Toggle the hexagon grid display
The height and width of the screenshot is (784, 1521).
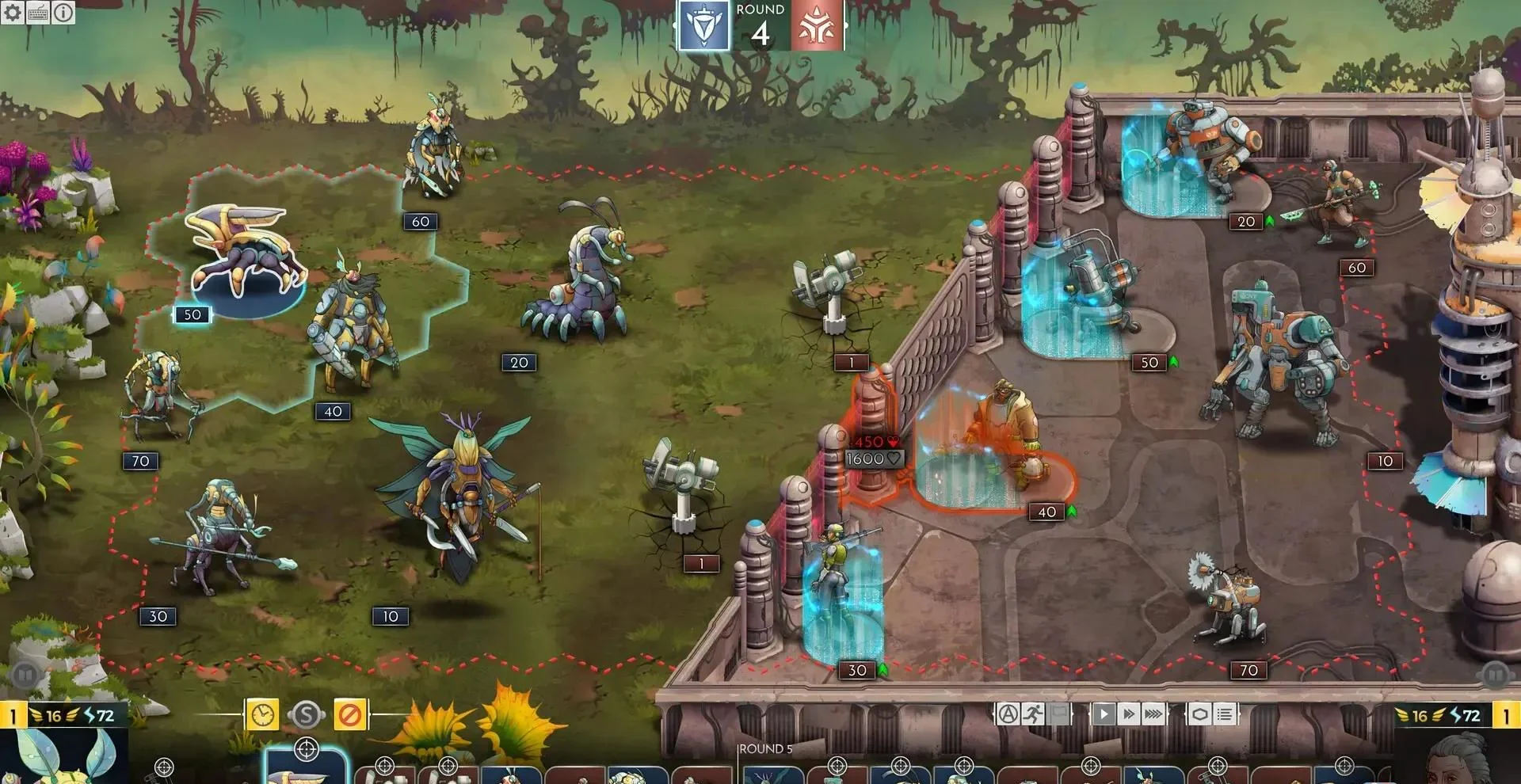(x=1199, y=714)
